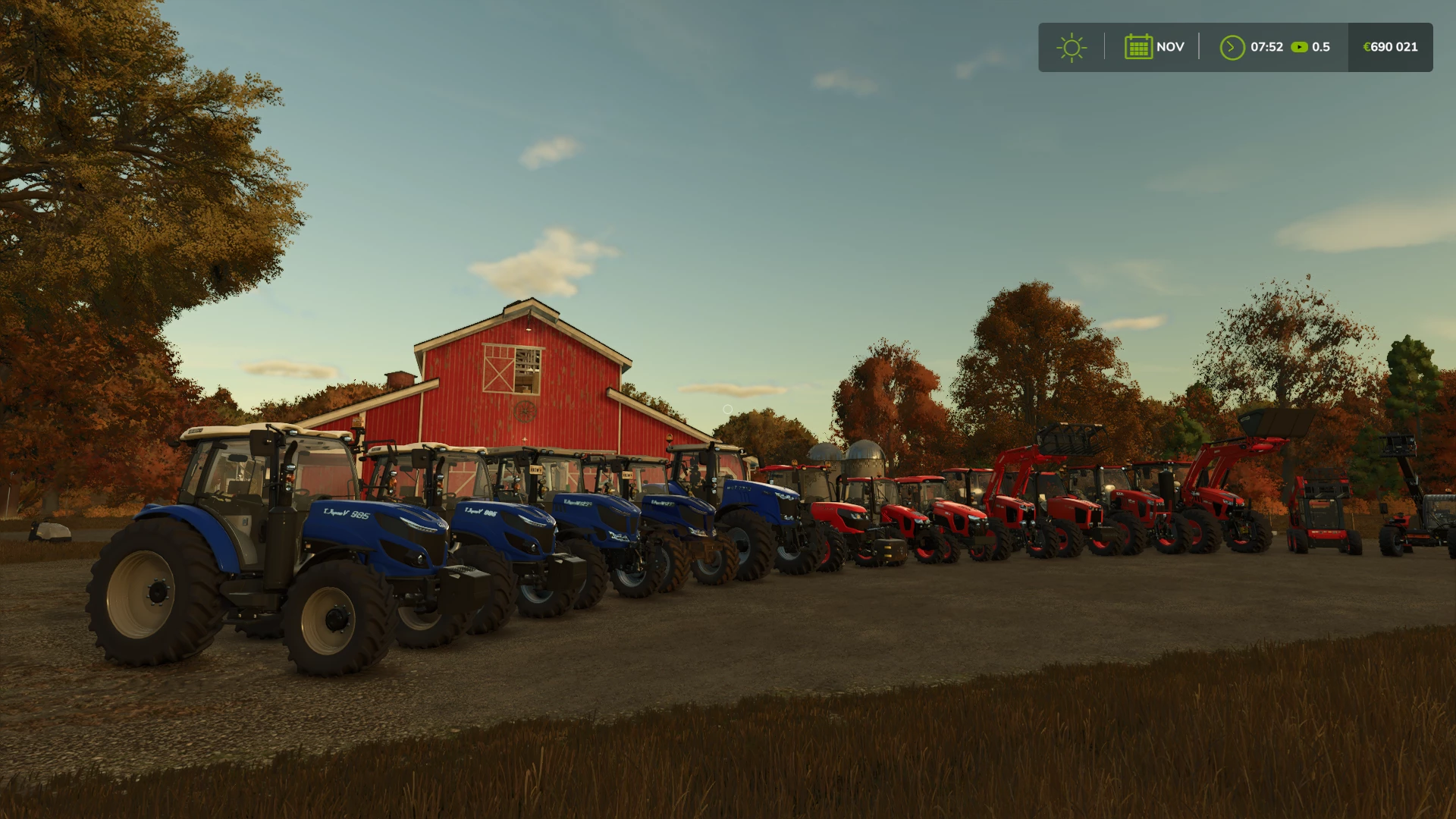Toggle the time acceleration showing 0.5
Image resolution: width=1456 pixels, height=819 pixels.
click(1312, 47)
